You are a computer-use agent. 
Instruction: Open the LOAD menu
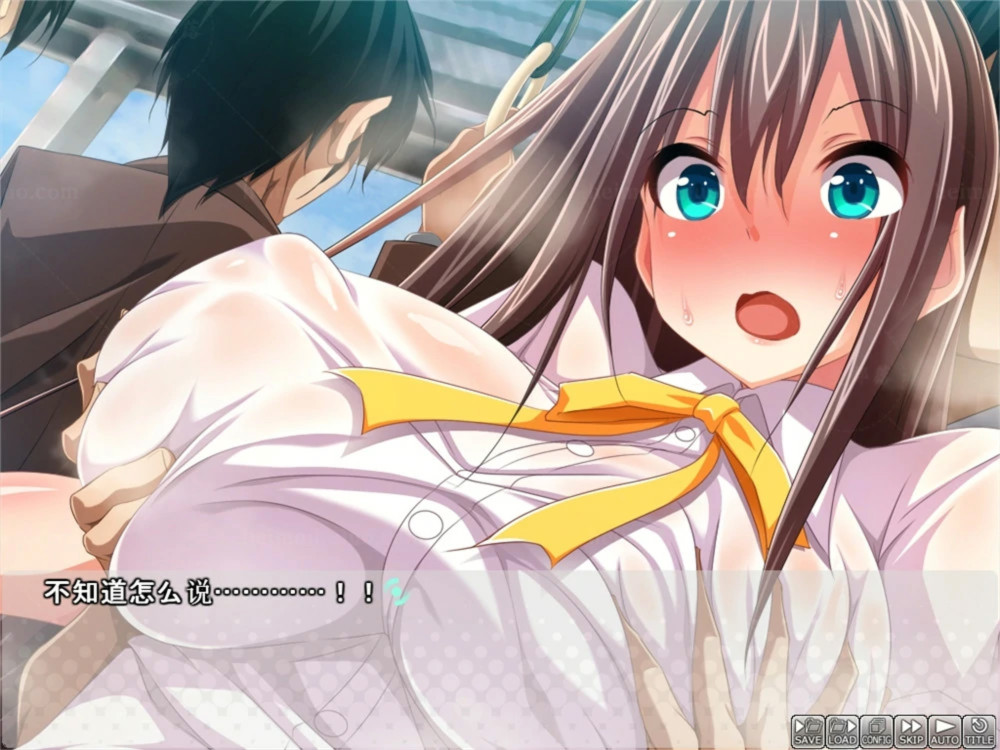tap(842, 730)
